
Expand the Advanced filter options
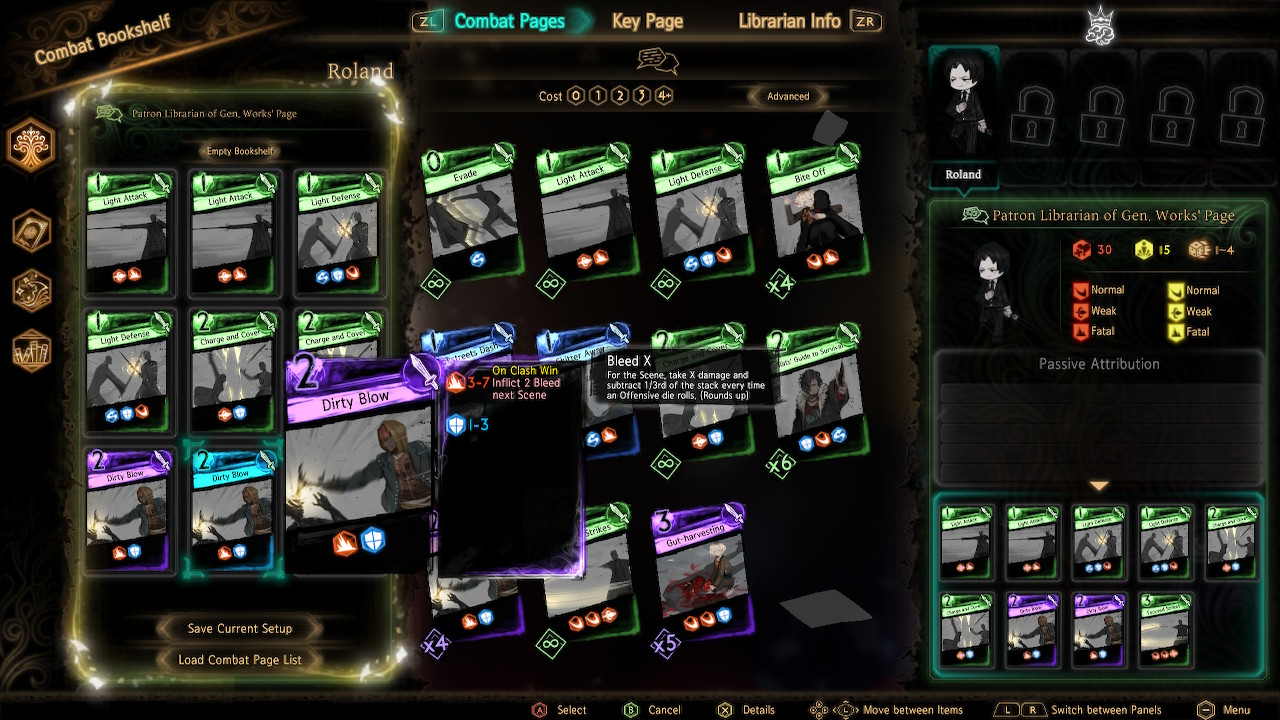(x=788, y=96)
